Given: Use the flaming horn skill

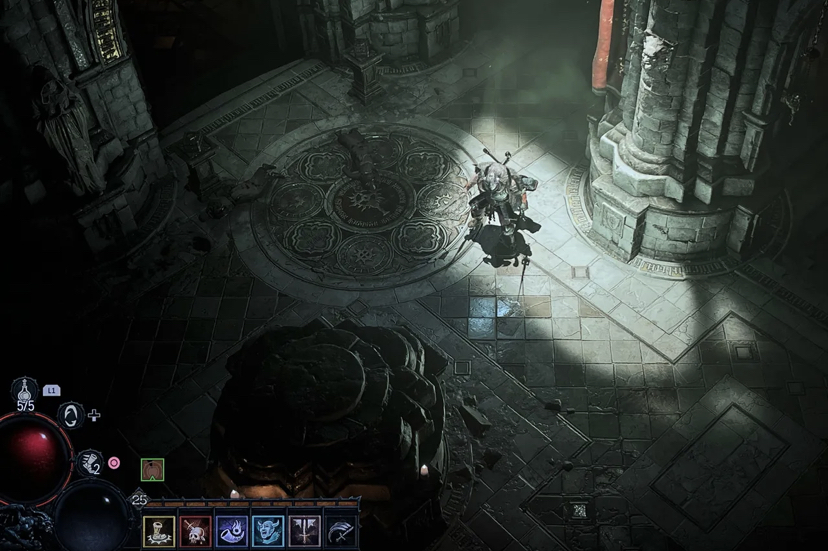Looking at the screenshot, I should coord(232,530).
